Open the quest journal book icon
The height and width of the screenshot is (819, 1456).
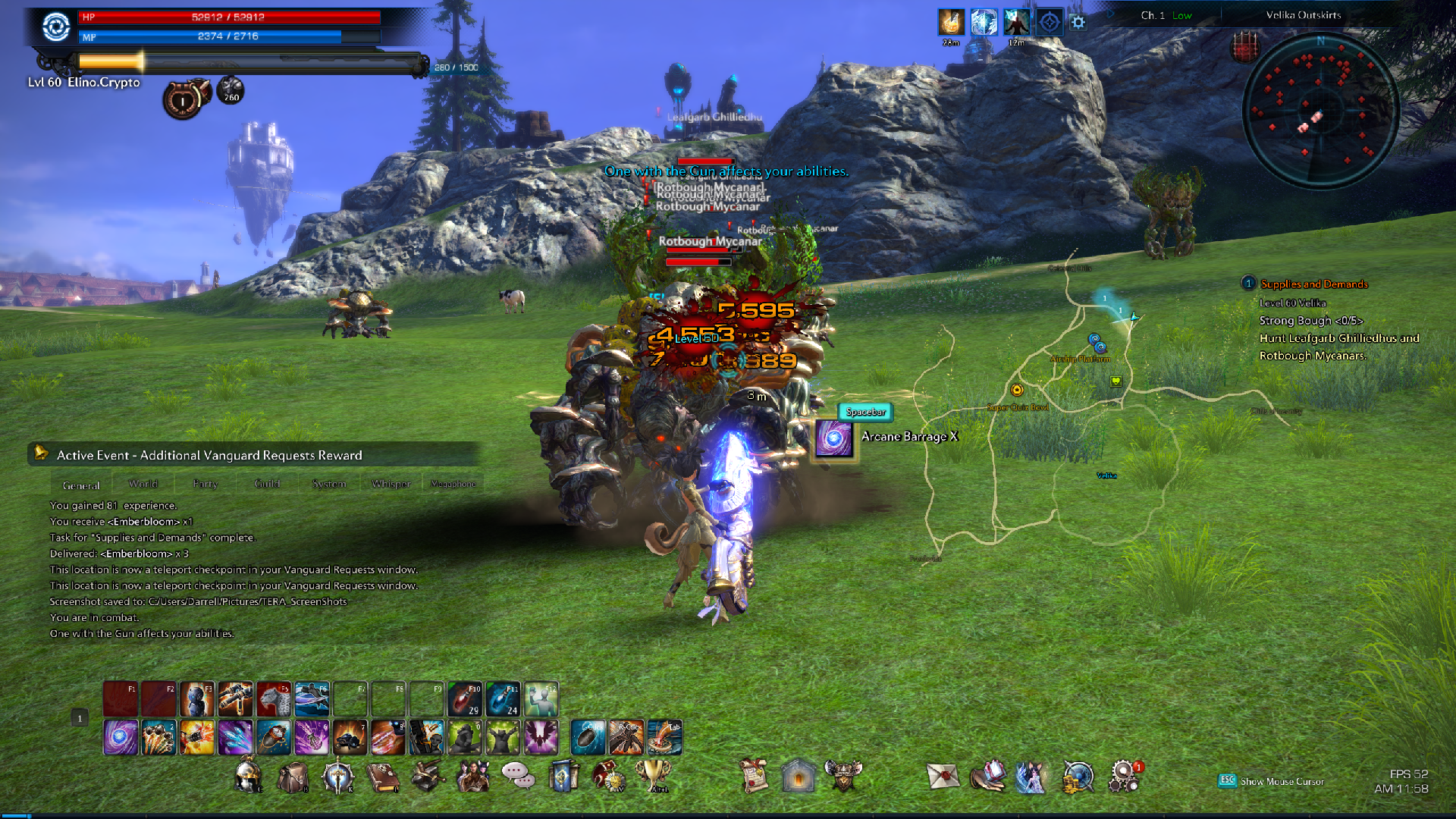pos(383,777)
